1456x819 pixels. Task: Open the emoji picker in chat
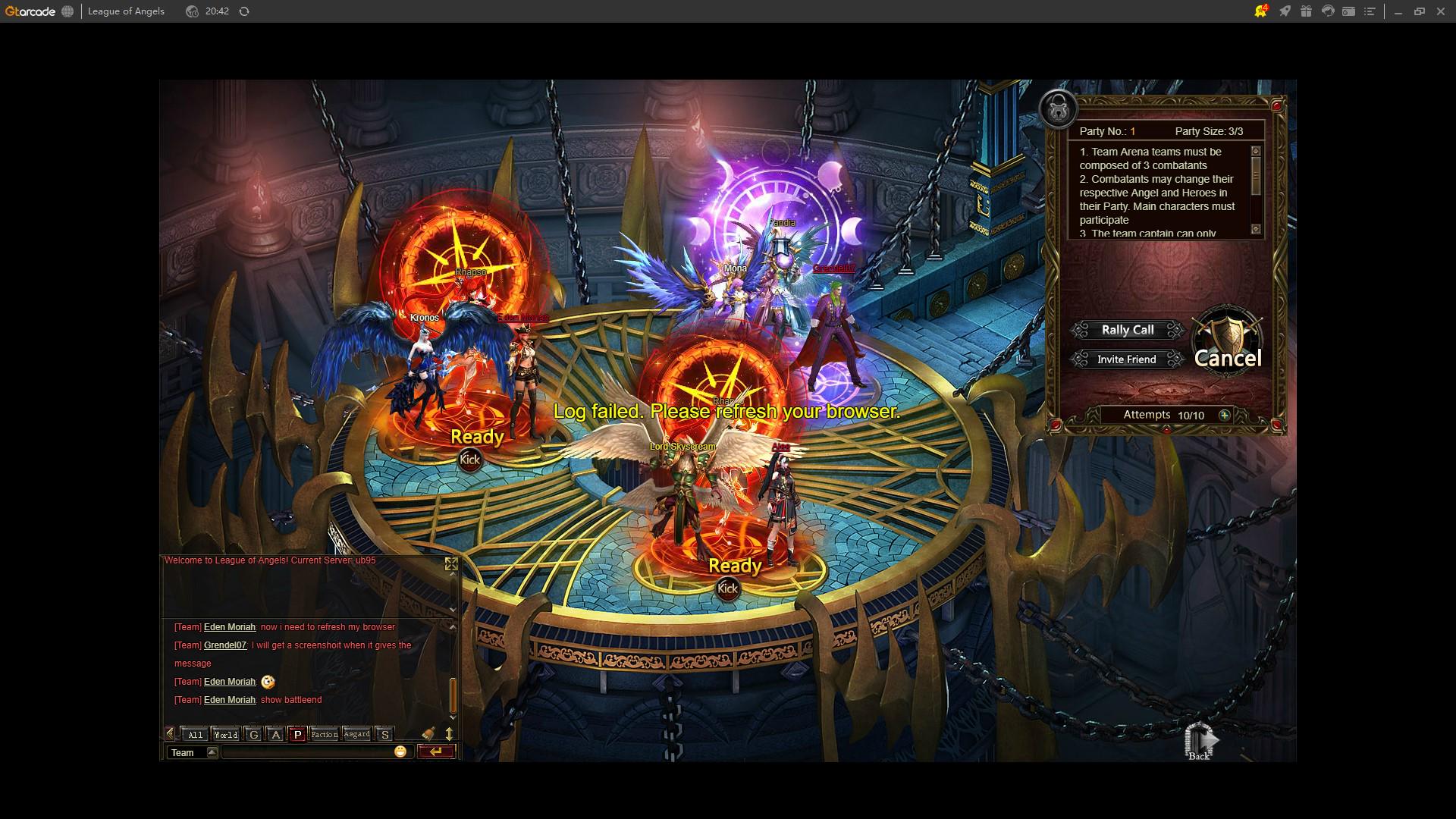(x=400, y=752)
